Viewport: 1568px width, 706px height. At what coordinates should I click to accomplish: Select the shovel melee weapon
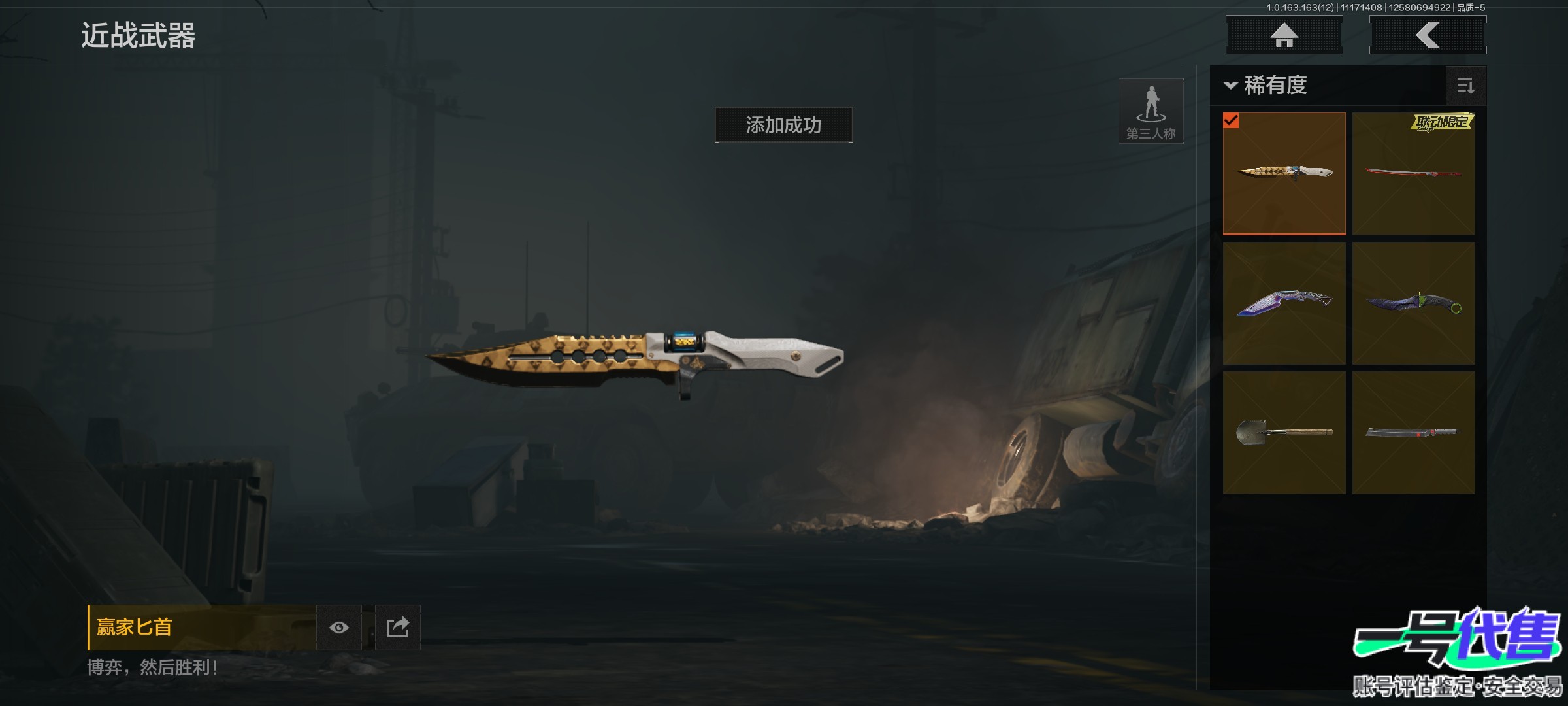pos(1284,433)
